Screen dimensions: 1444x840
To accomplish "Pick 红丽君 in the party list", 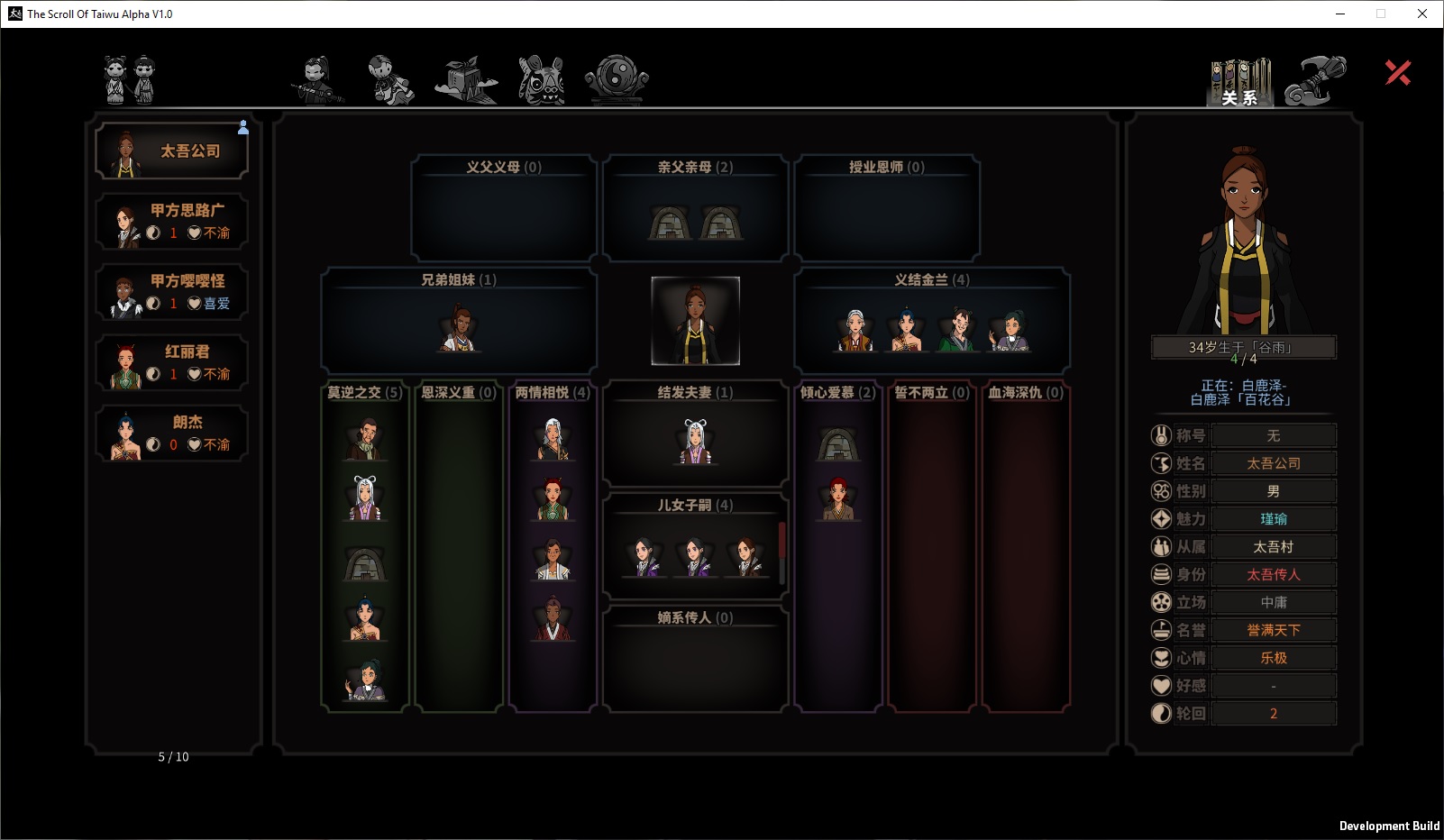I will click(171, 363).
